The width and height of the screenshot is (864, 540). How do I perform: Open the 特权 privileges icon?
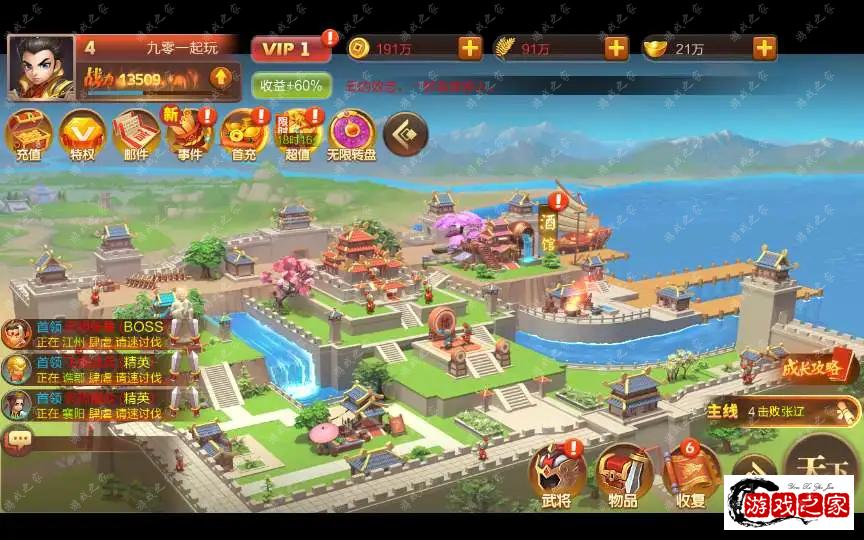tap(82, 135)
